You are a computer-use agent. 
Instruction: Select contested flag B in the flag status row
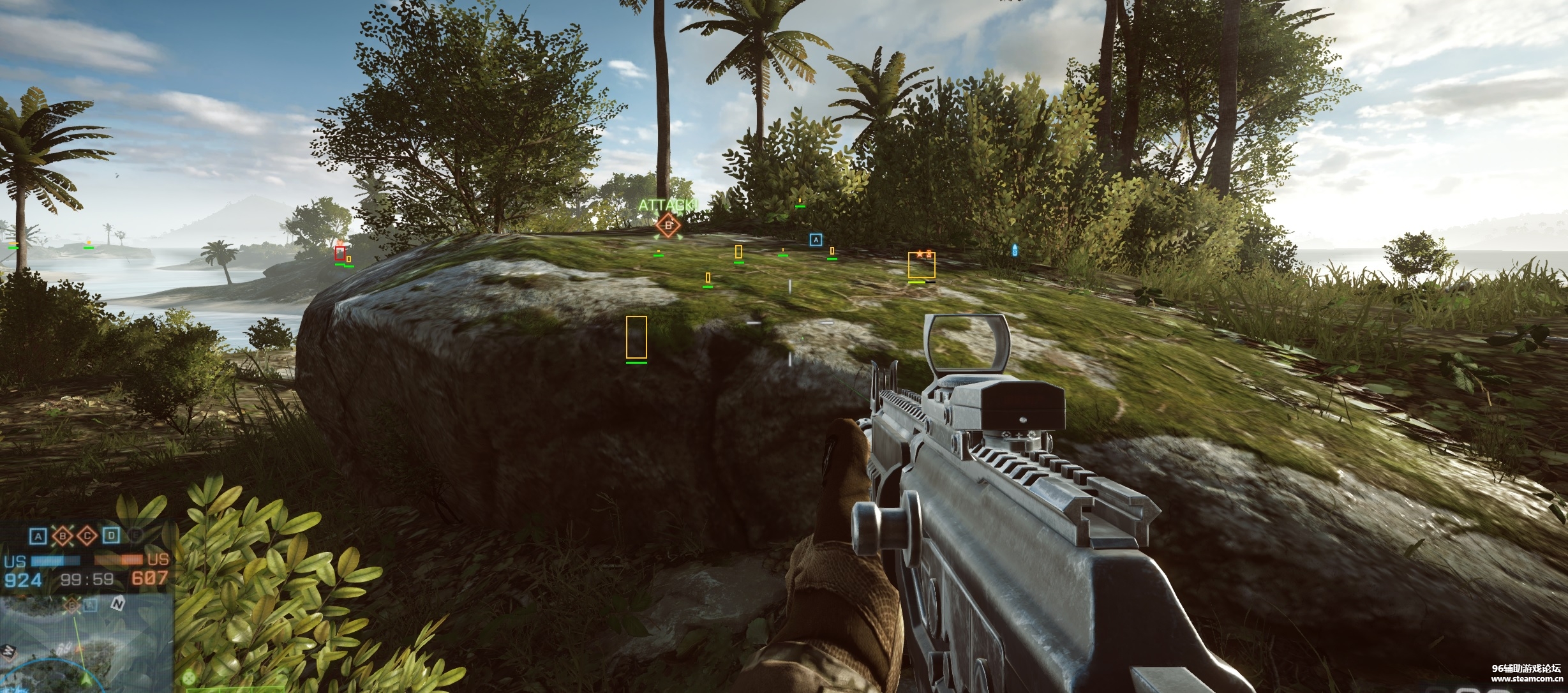click(63, 536)
